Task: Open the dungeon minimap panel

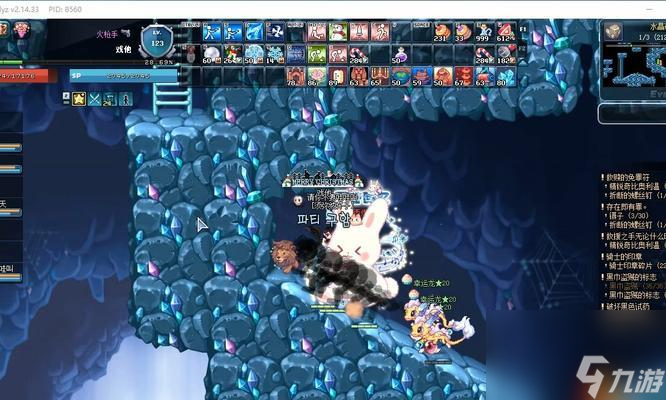Action: [x=632, y=55]
